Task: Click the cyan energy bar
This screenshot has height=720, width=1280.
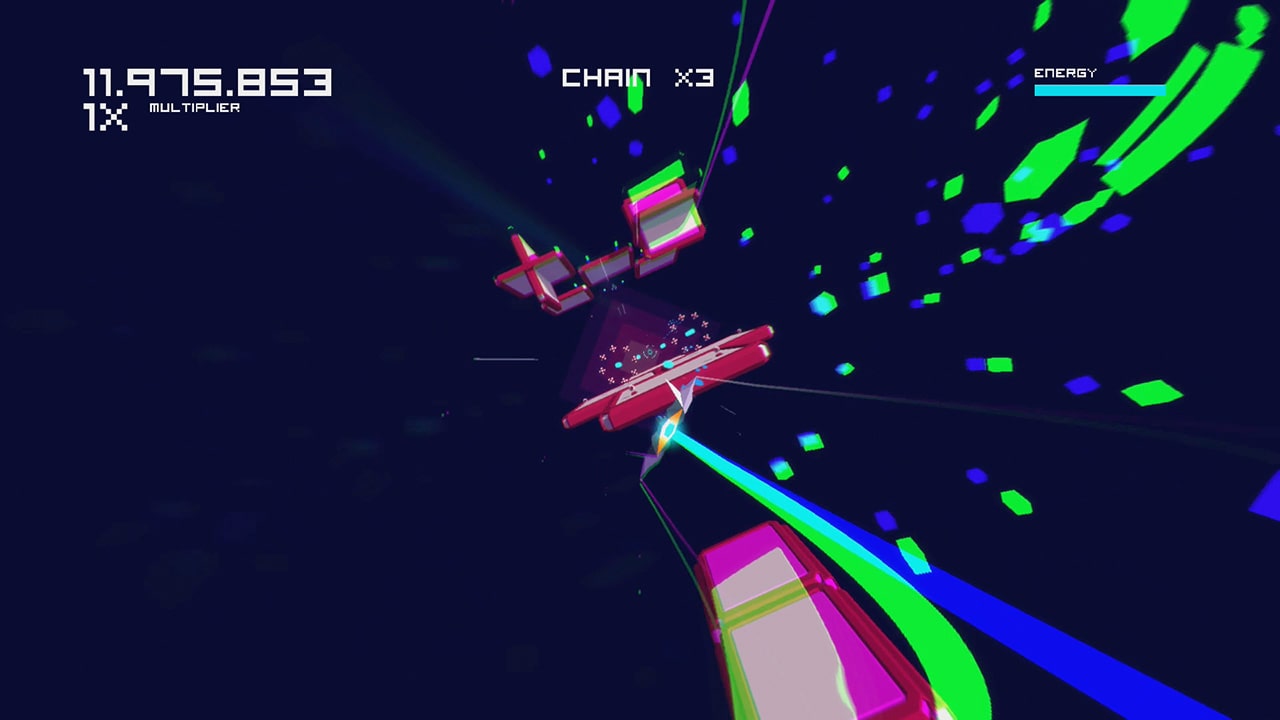Action: [x=1100, y=90]
